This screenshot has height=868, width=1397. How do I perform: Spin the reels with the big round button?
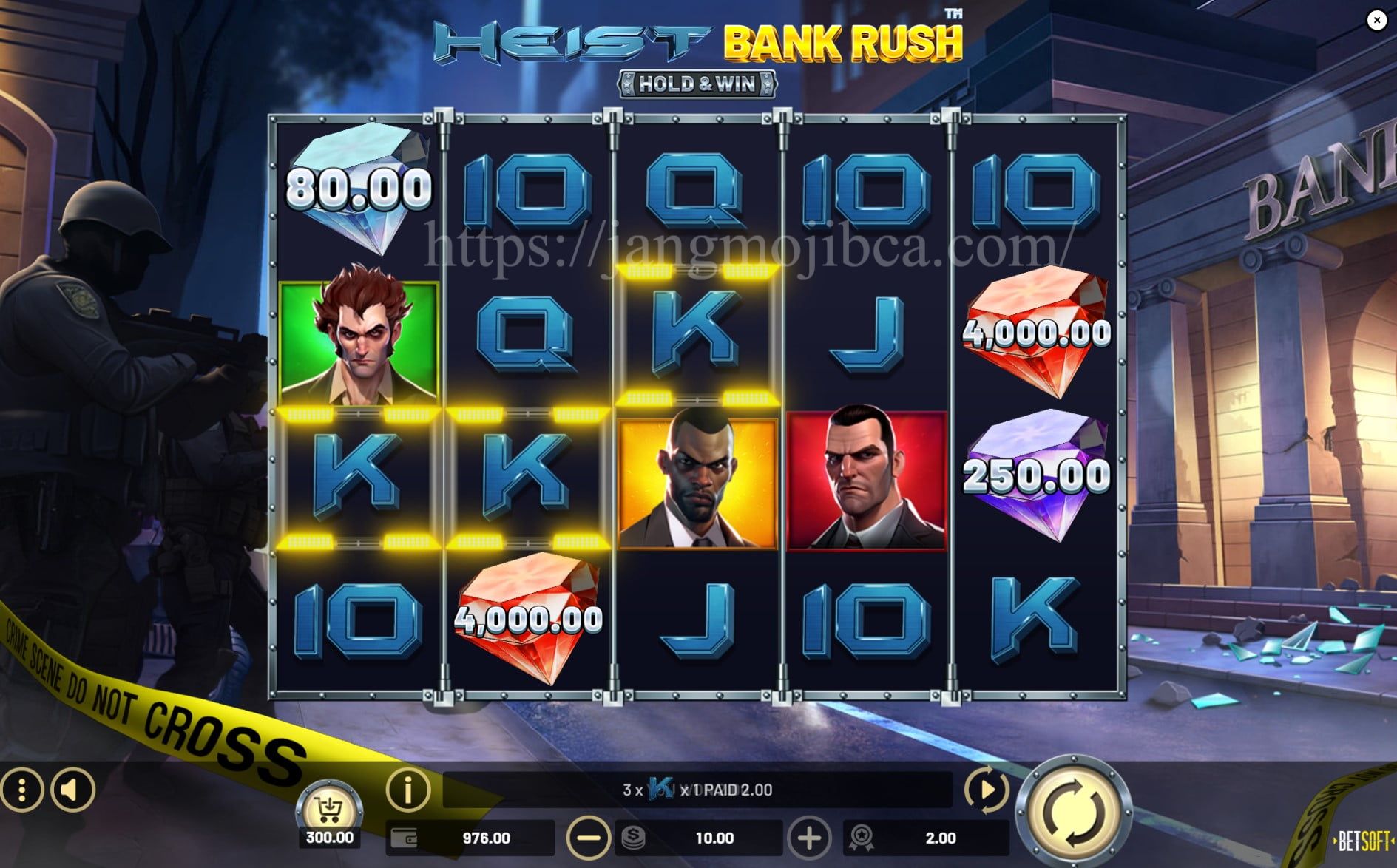[1073, 812]
